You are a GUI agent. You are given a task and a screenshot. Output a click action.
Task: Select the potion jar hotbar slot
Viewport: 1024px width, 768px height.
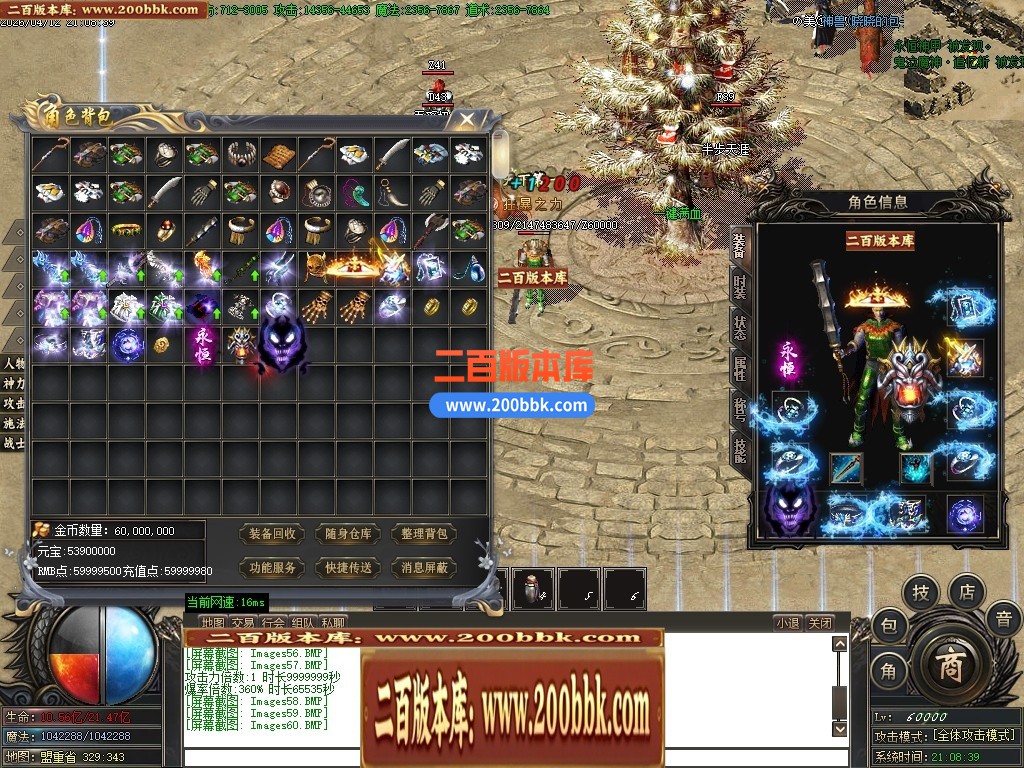(x=532, y=589)
